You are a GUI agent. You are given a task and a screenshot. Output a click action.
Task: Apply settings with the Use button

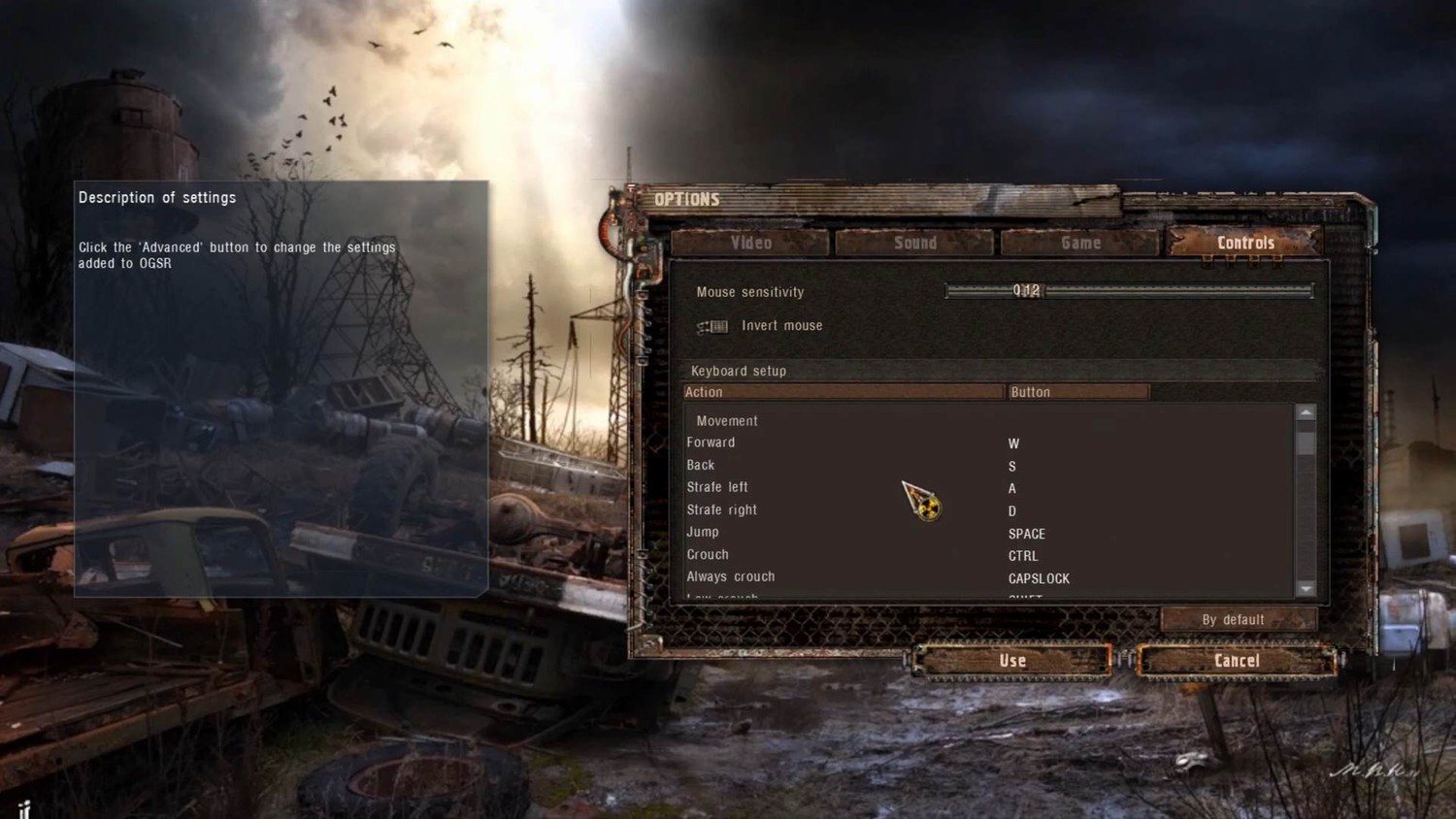click(x=1012, y=661)
